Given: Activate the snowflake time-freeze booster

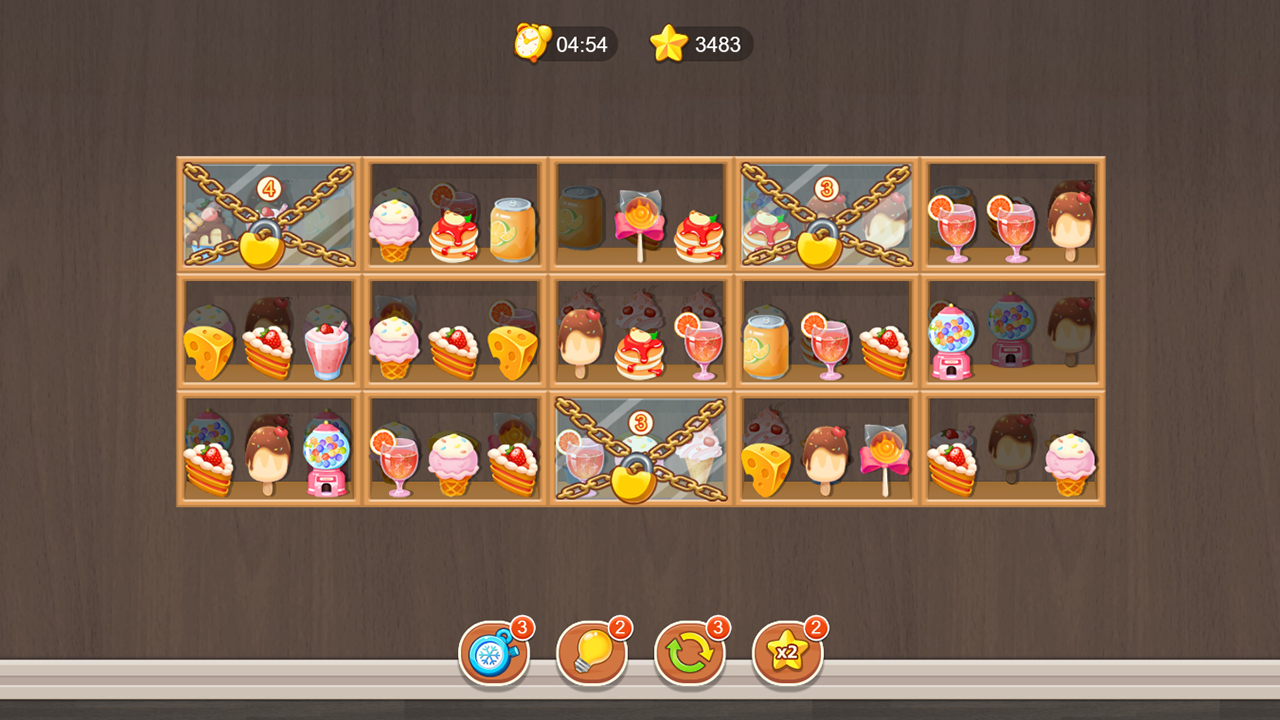Looking at the screenshot, I should coord(495,652).
